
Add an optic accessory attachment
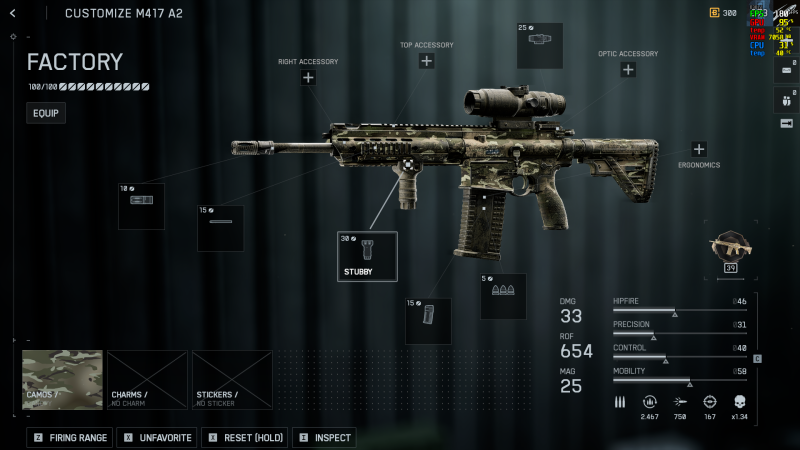pyautogui.click(x=628, y=70)
